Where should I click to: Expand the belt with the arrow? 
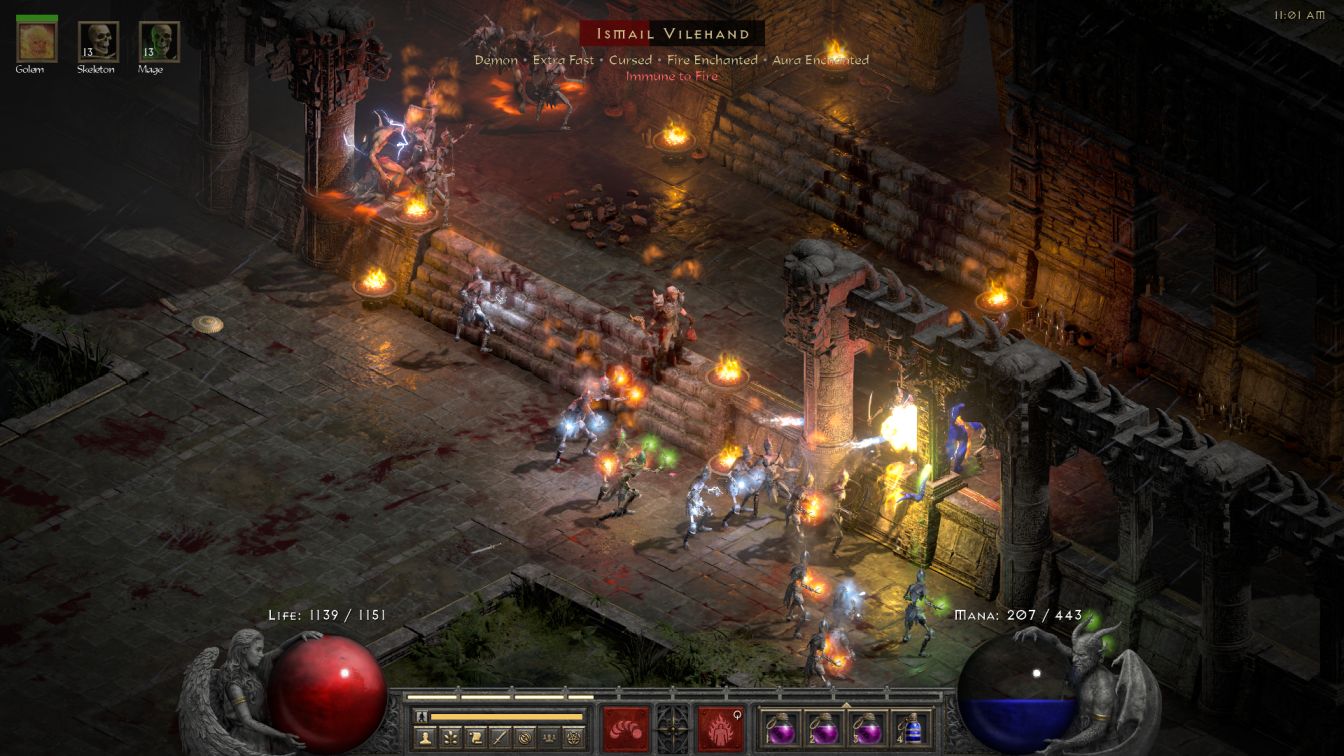point(846,705)
